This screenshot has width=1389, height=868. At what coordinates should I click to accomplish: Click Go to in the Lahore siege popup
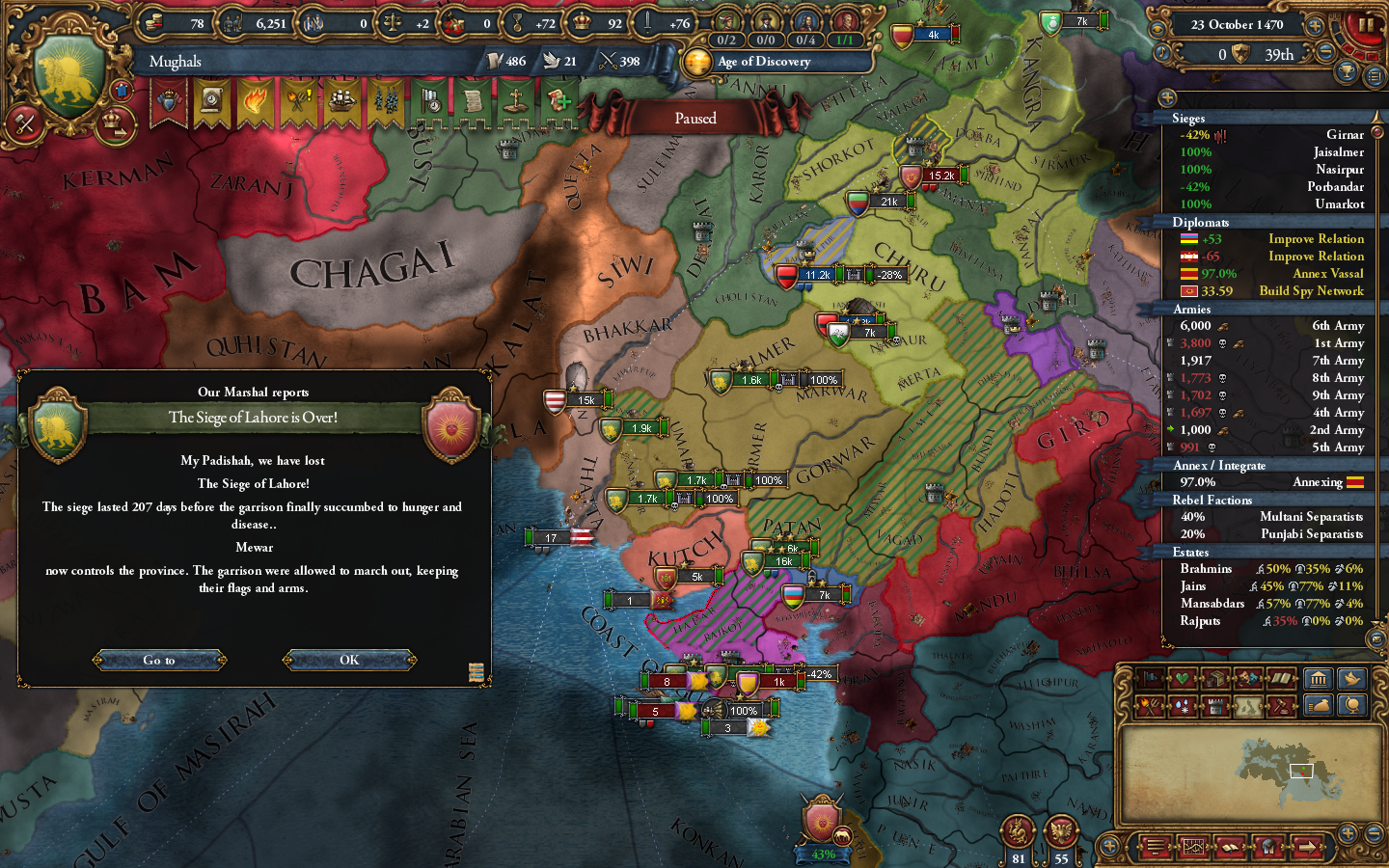159,660
